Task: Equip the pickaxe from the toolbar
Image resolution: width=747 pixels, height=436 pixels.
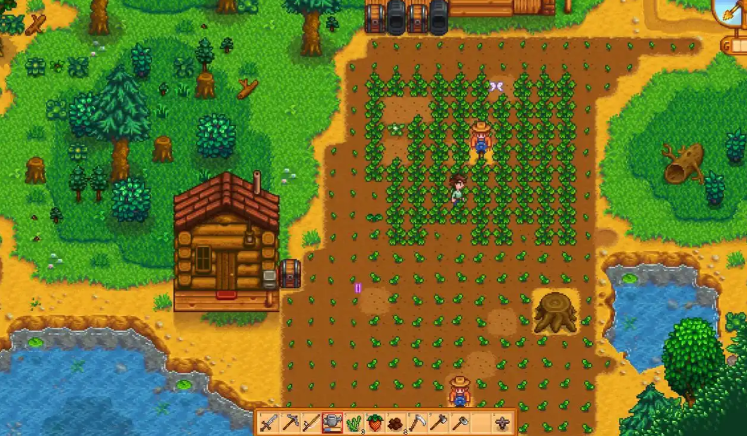Action: [x=290, y=423]
